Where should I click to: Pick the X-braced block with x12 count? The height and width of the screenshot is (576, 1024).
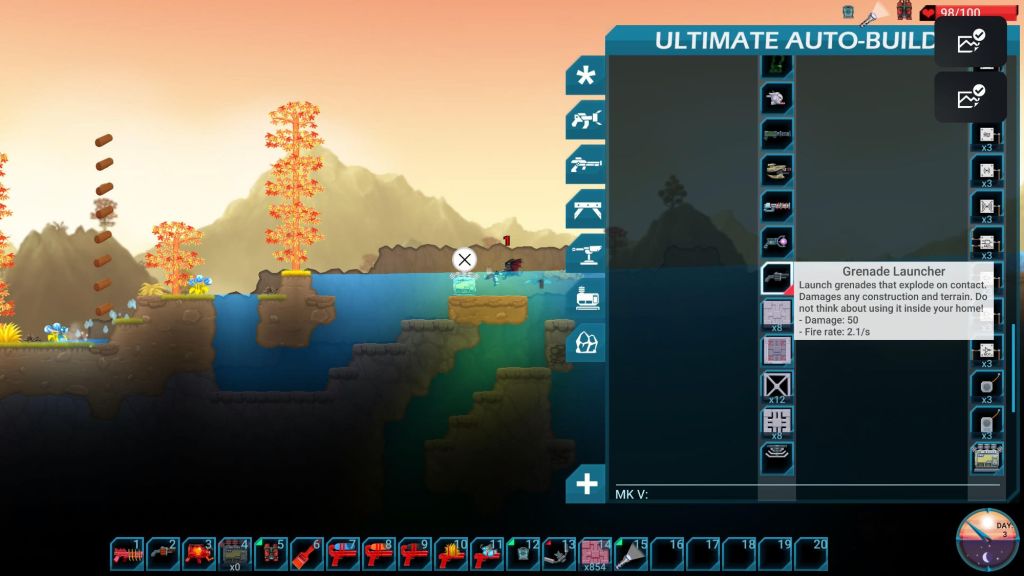(x=776, y=385)
